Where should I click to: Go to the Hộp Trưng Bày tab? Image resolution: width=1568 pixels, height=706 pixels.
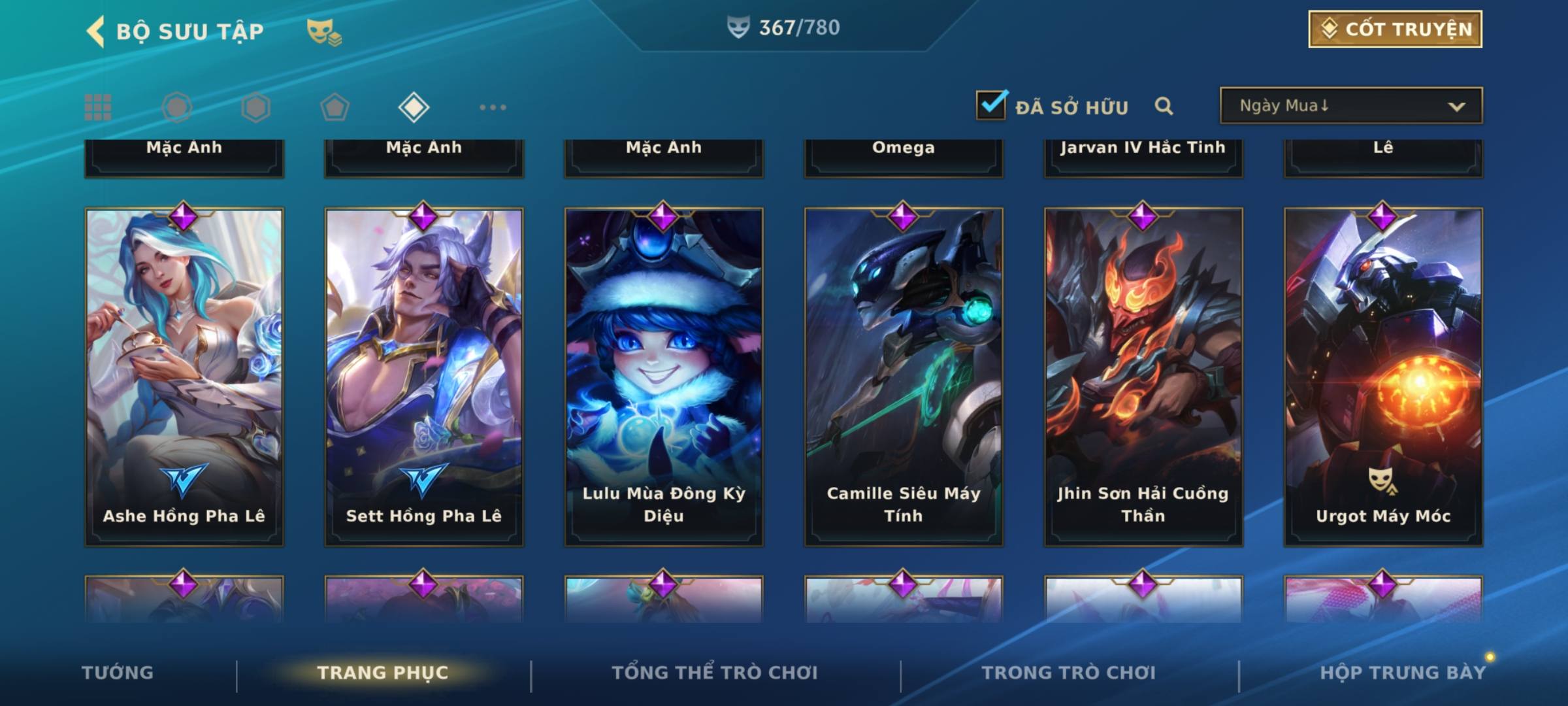click(1402, 673)
